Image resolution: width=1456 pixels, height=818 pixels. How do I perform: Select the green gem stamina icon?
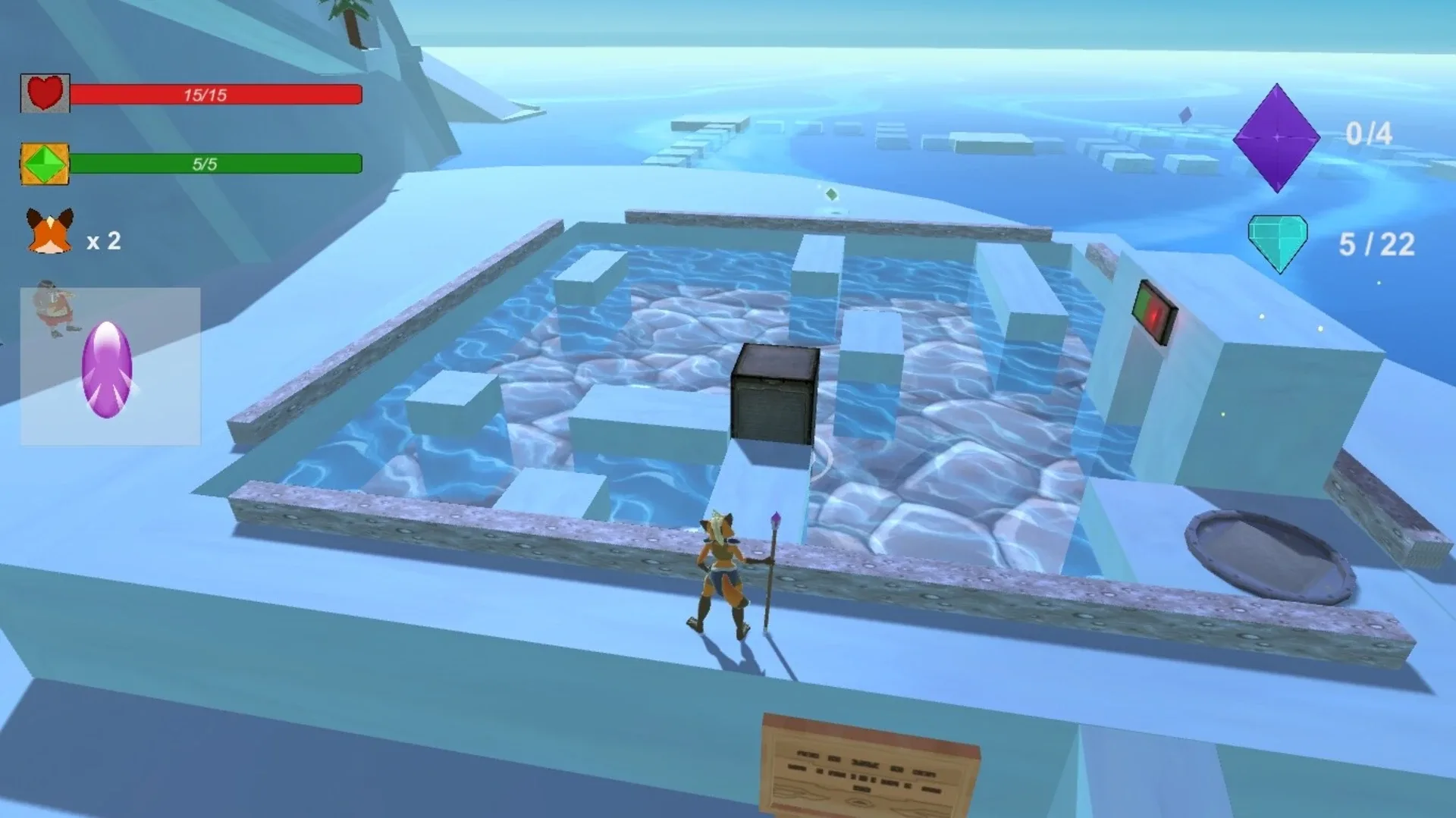(44, 164)
